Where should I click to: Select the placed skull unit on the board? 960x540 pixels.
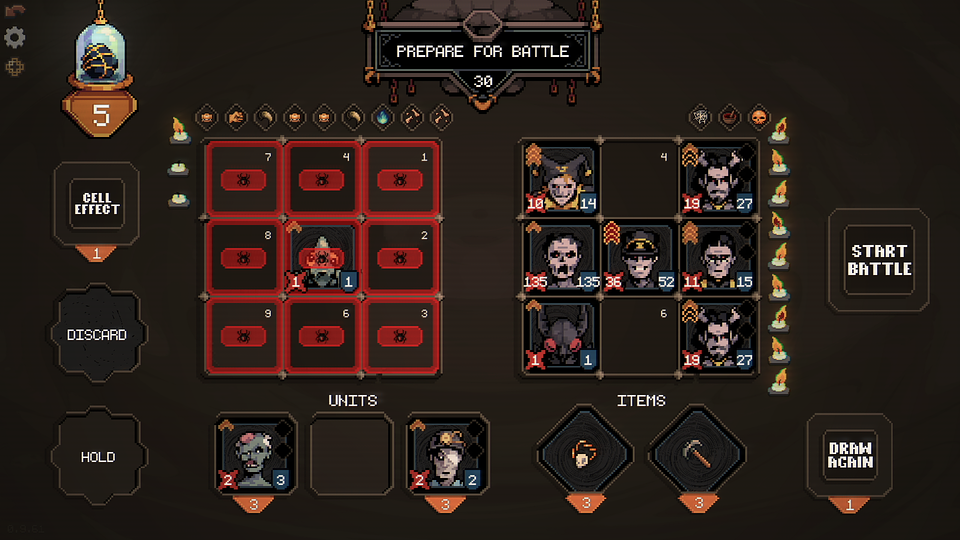[322, 258]
